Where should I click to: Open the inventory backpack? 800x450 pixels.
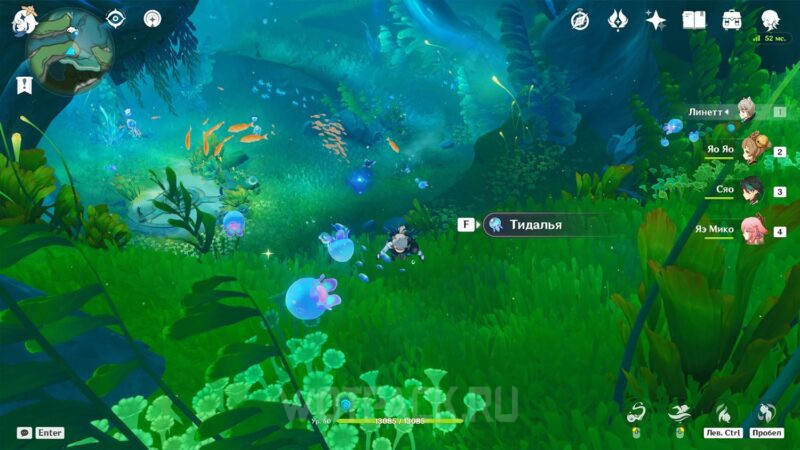pyautogui.click(x=732, y=20)
